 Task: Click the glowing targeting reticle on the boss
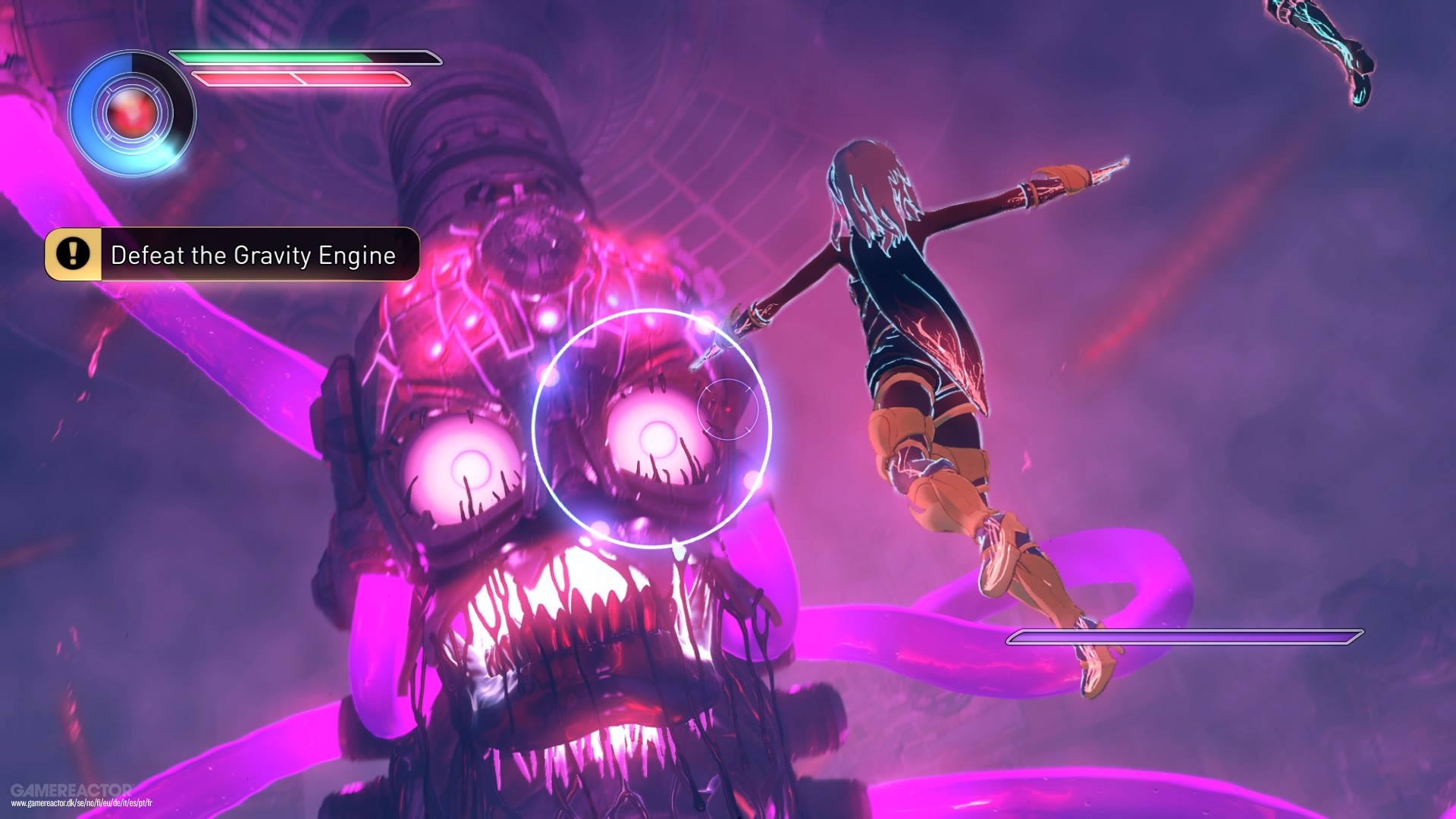[x=654, y=428]
